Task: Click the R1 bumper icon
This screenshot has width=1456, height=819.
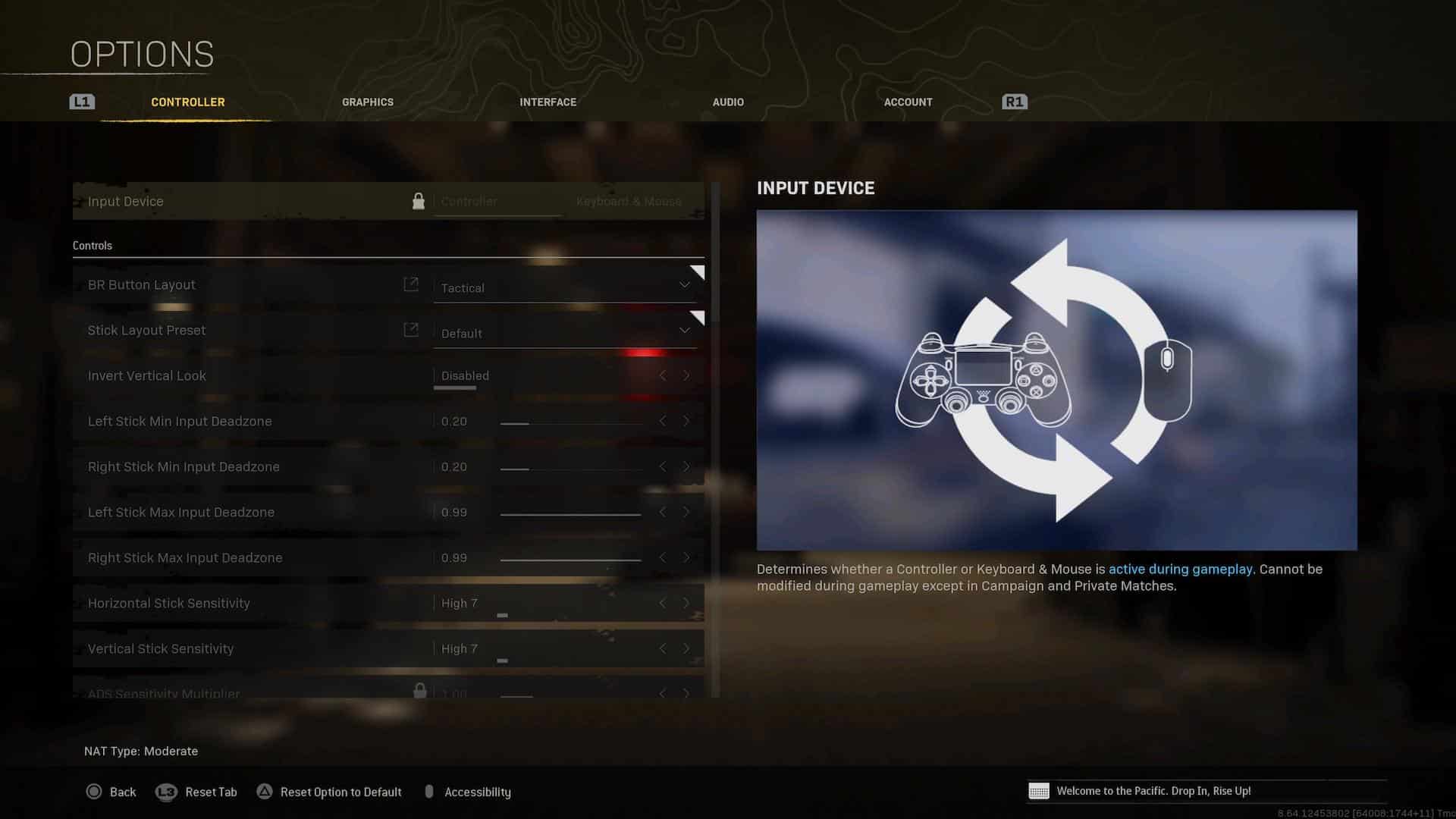Action: tap(1015, 101)
